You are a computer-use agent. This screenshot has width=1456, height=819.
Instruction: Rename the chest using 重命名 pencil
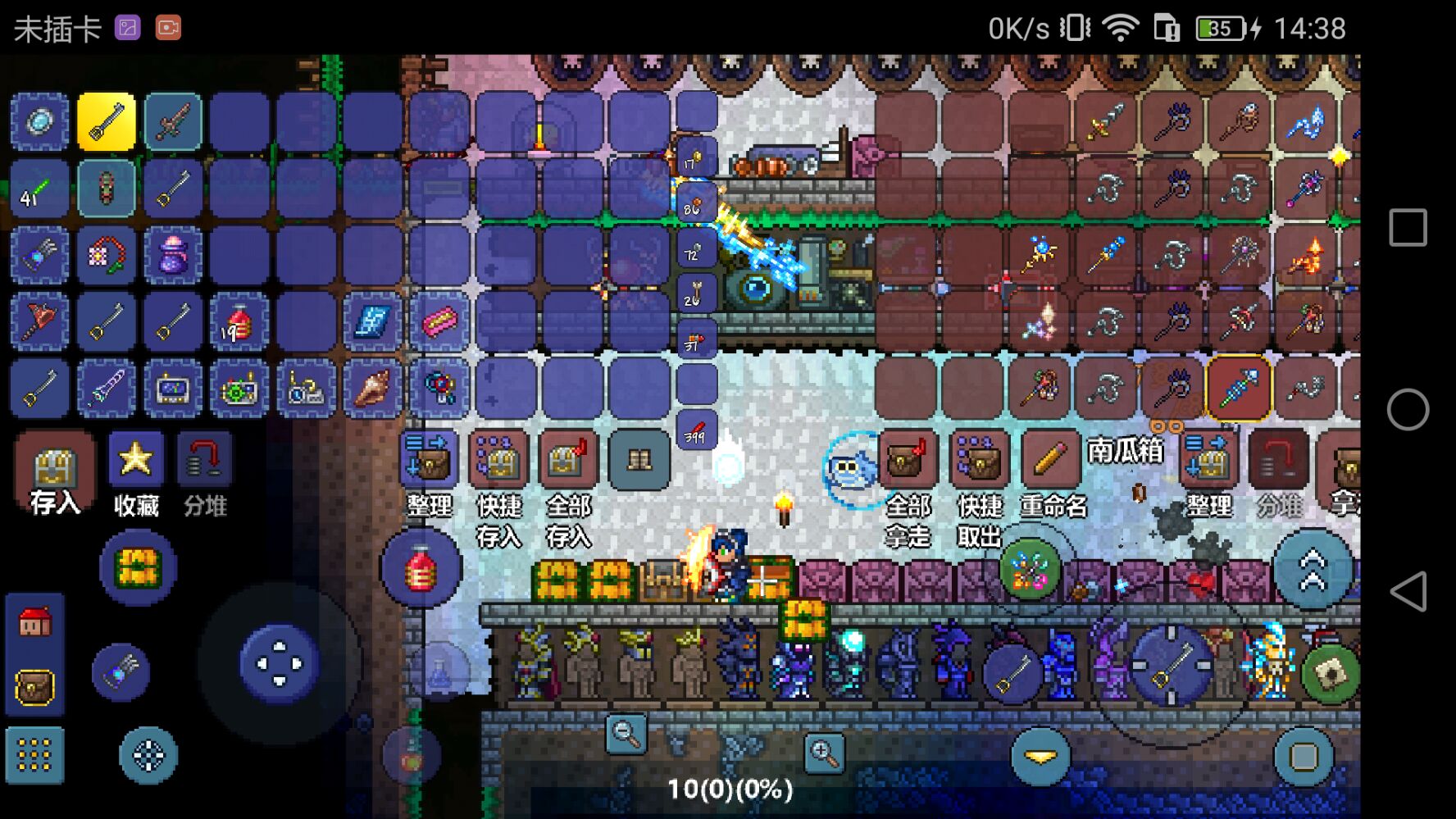pos(1050,461)
